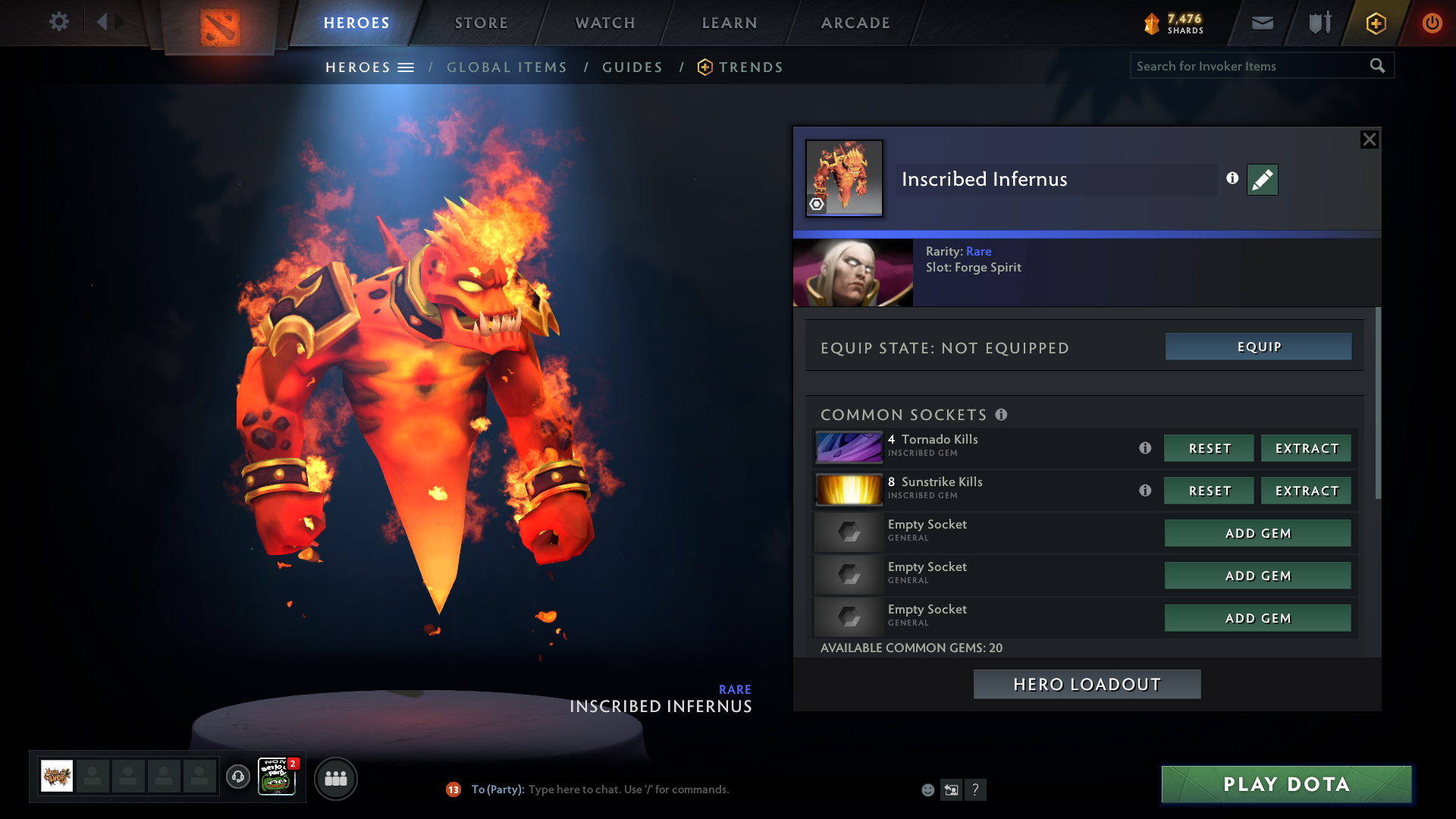Quit game with the red power button

(1432, 23)
